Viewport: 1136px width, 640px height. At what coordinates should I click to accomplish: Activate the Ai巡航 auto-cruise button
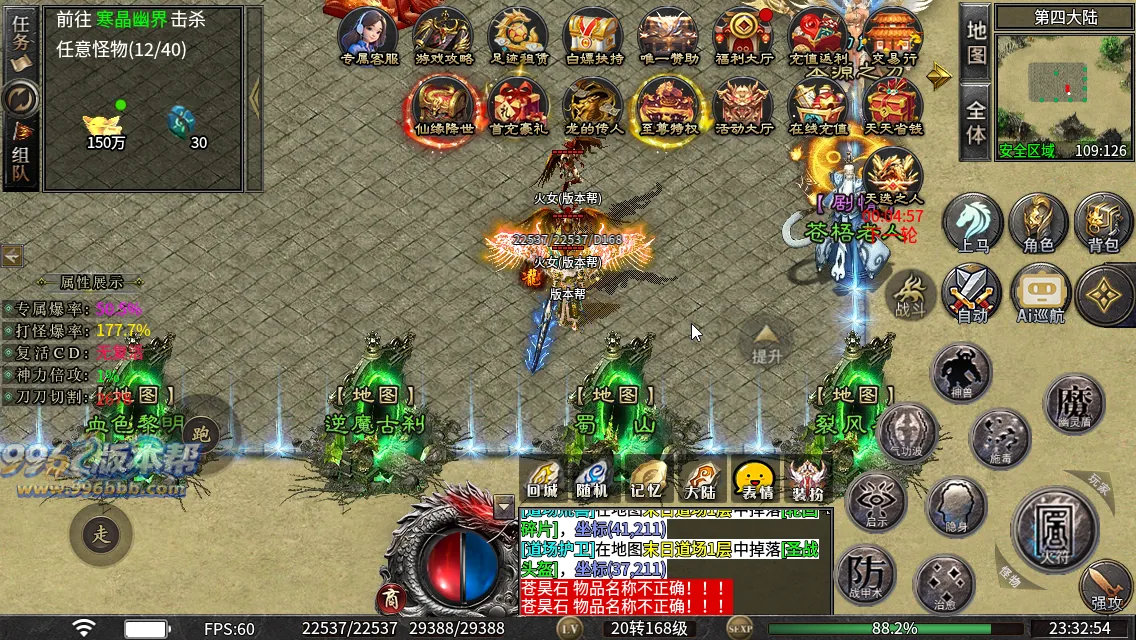(x=1040, y=294)
